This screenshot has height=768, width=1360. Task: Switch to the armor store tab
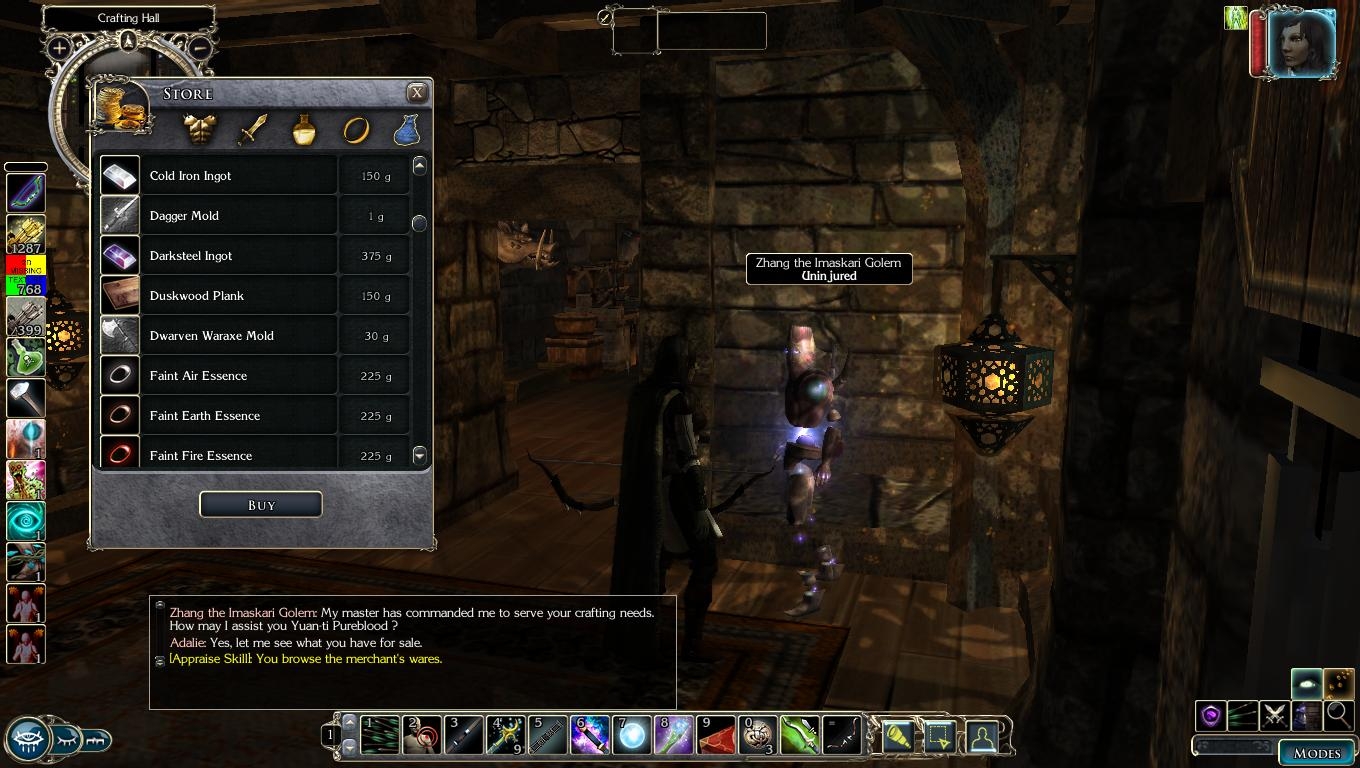201,129
